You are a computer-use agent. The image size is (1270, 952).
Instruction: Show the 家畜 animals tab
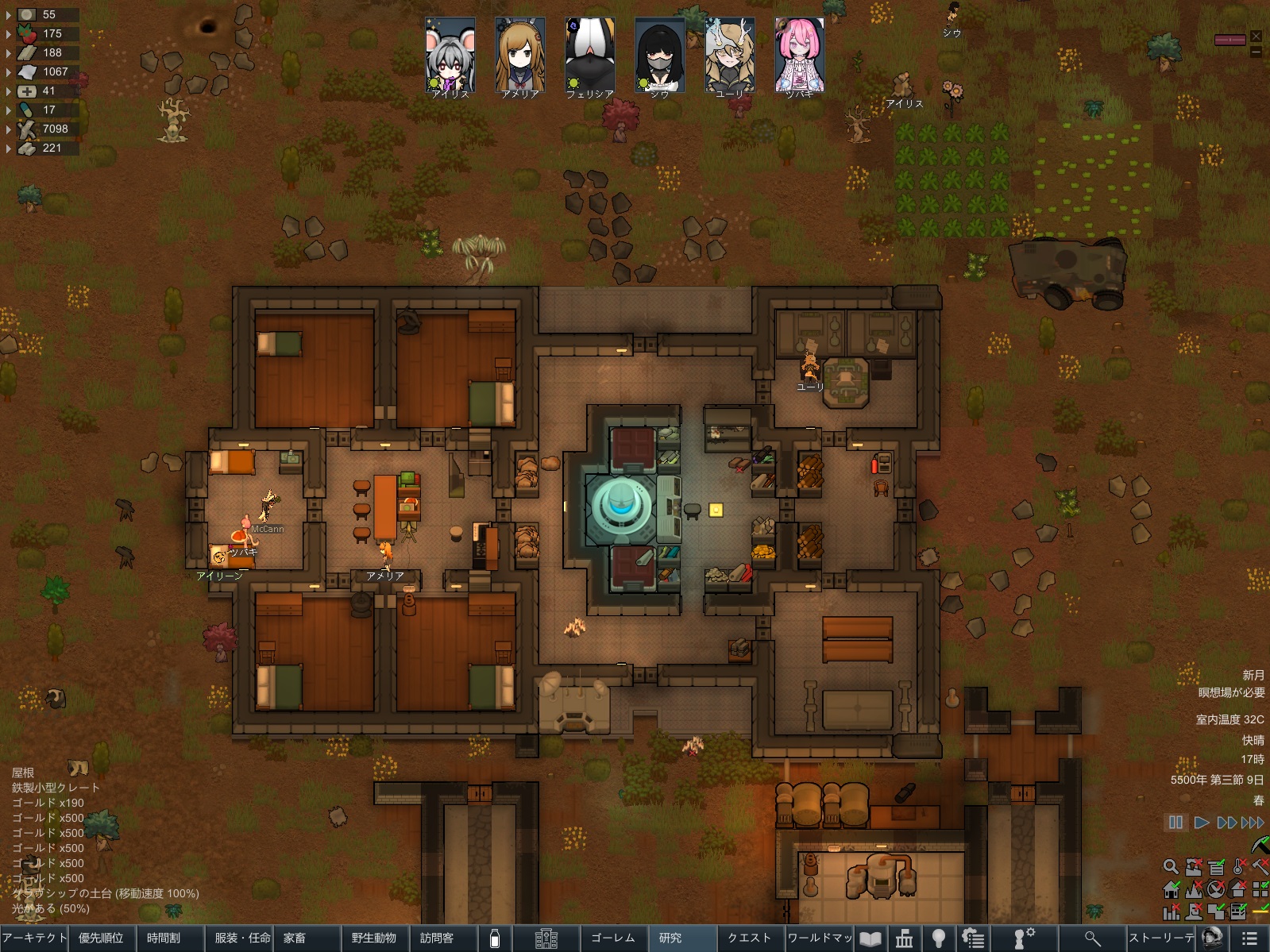coord(295,938)
